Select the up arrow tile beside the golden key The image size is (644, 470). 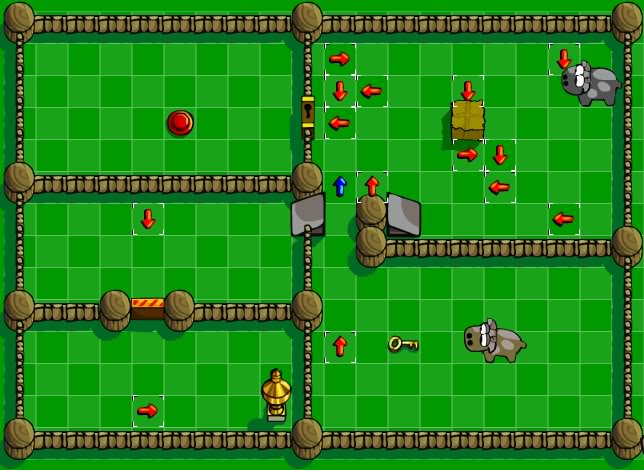coord(340,346)
